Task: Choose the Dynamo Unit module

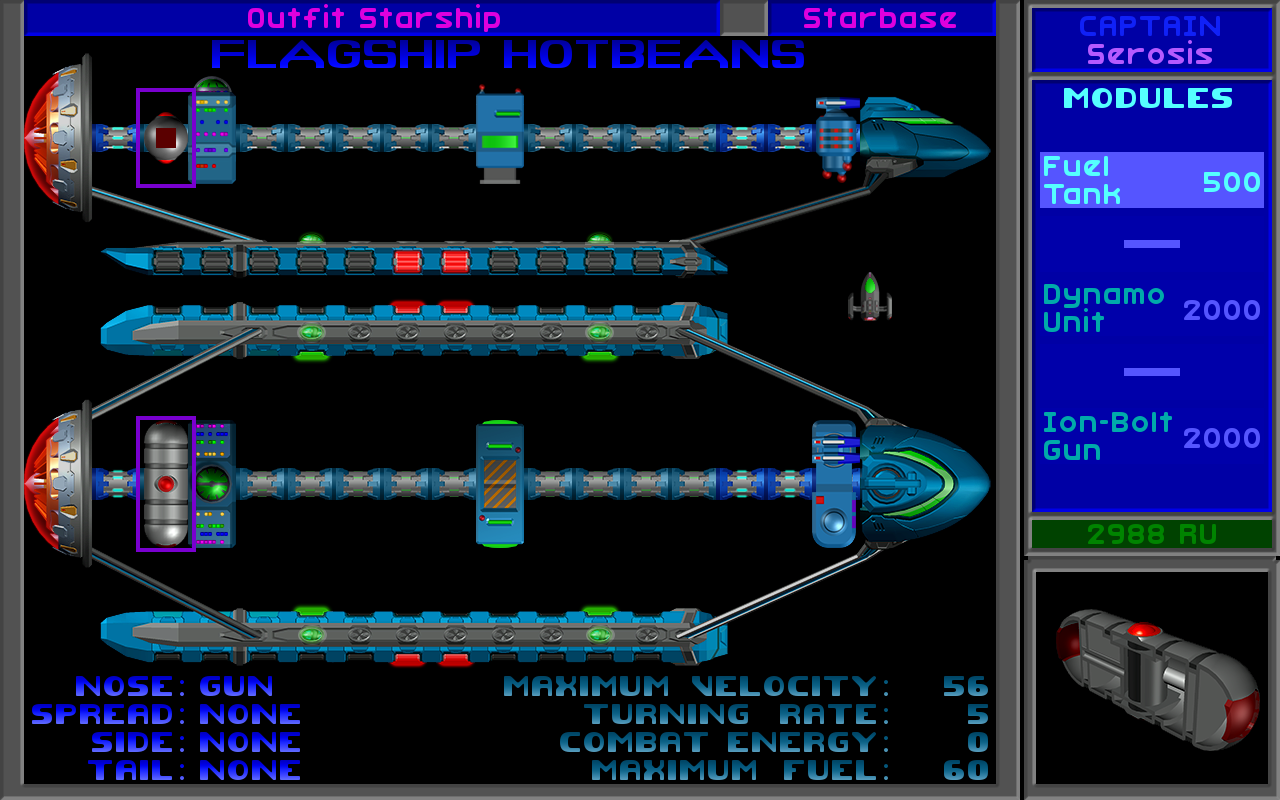Action: pos(1151,309)
